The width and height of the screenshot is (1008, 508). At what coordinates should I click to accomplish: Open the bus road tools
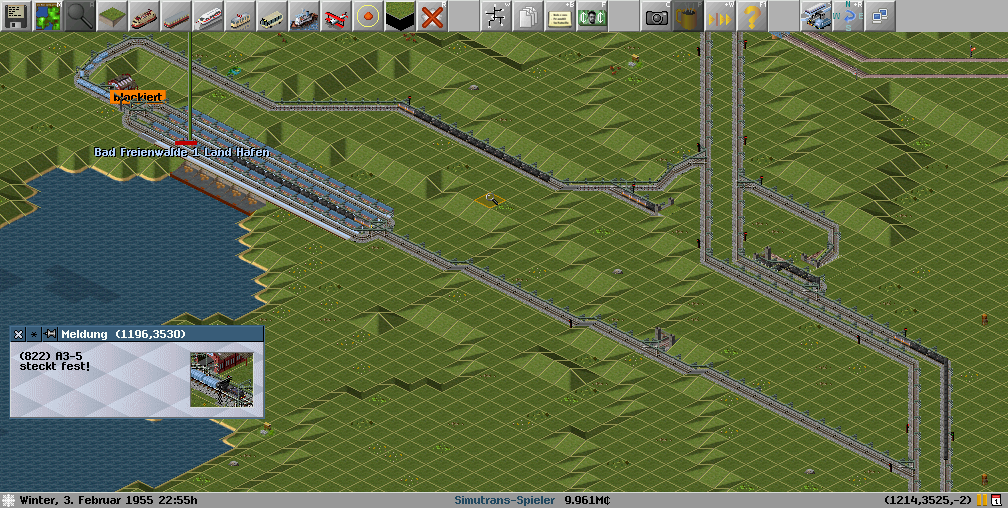click(272, 16)
